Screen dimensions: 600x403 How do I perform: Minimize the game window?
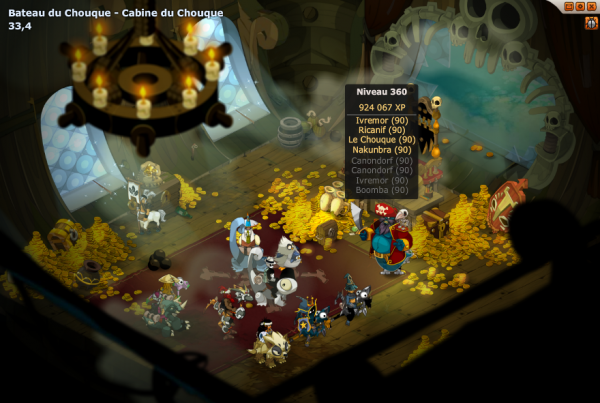pos(569,6)
